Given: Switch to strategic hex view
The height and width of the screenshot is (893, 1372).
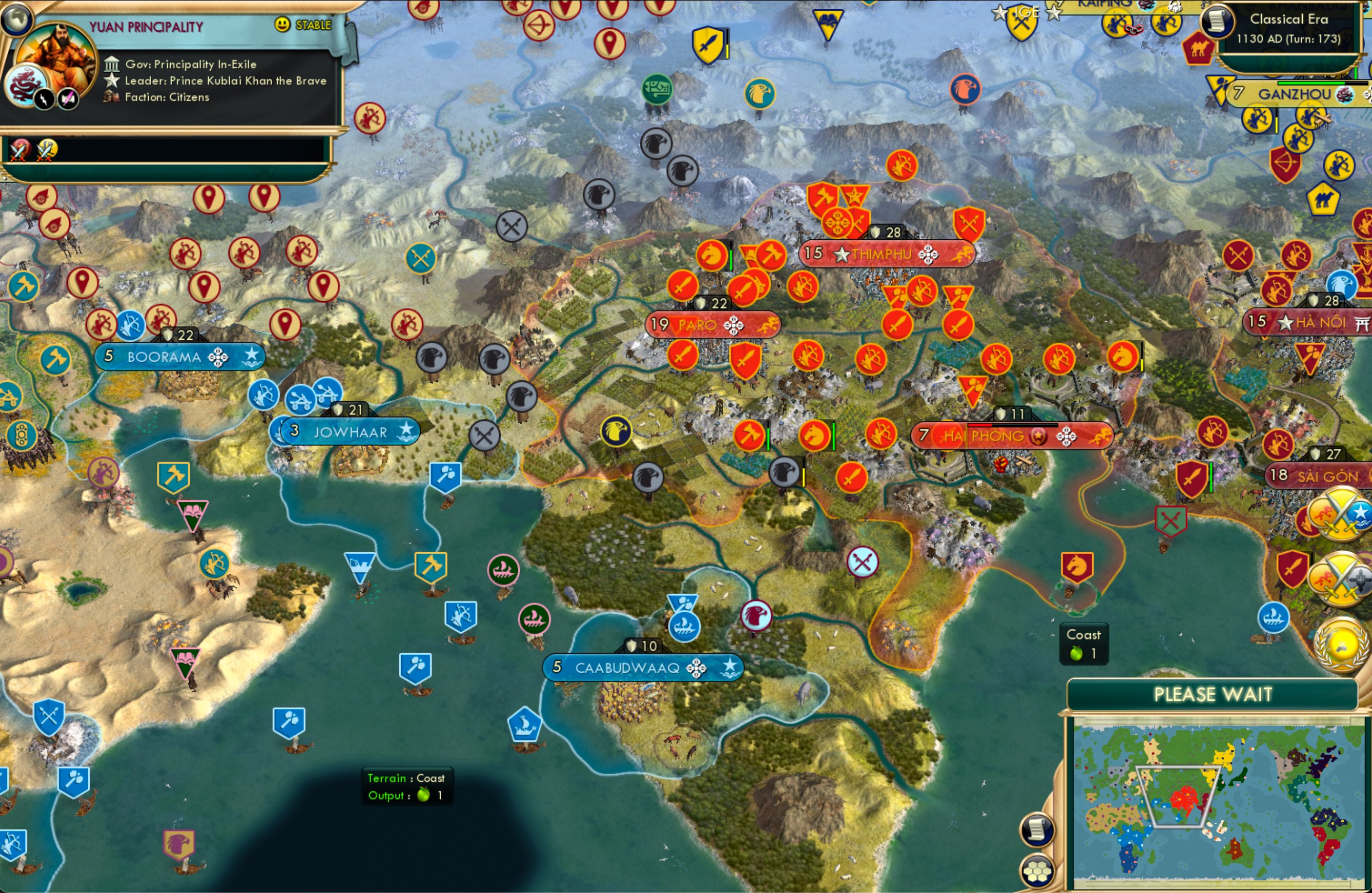Looking at the screenshot, I should pyautogui.click(x=1037, y=872).
